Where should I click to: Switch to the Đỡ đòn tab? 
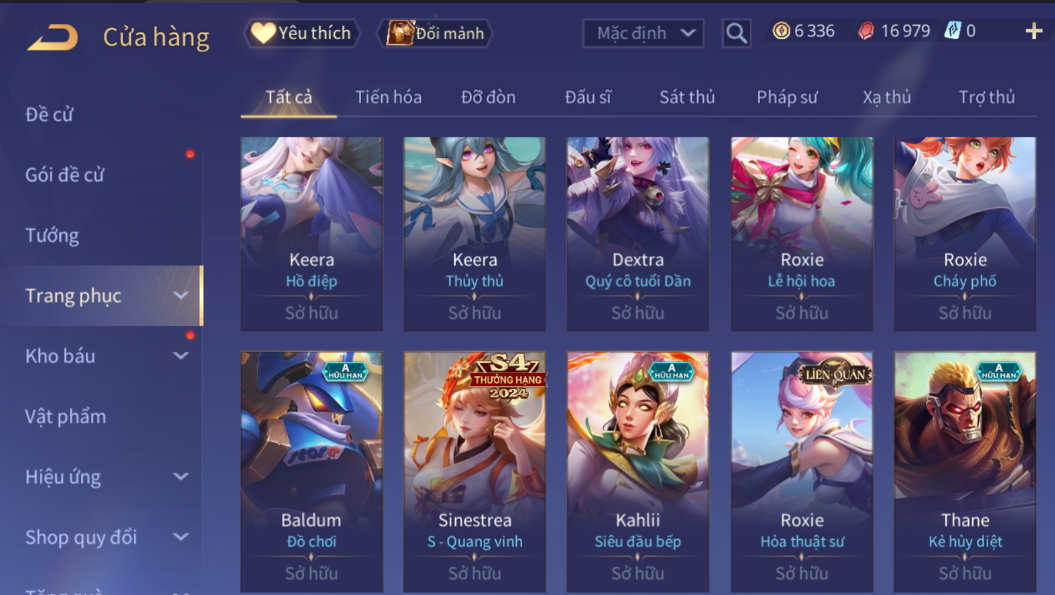(488, 97)
